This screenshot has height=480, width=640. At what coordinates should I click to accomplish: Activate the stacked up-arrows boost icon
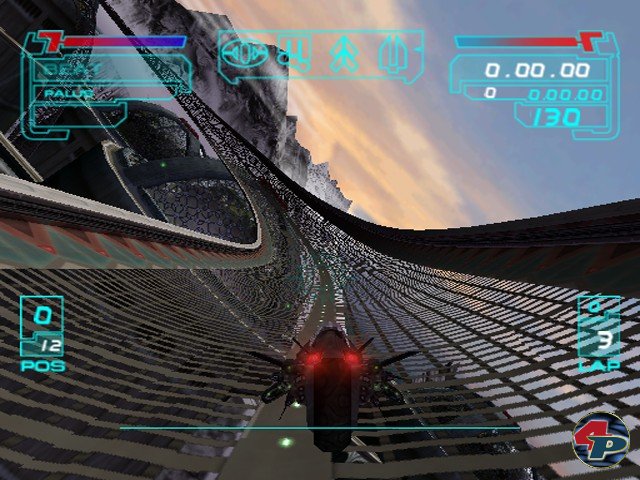tap(343, 52)
